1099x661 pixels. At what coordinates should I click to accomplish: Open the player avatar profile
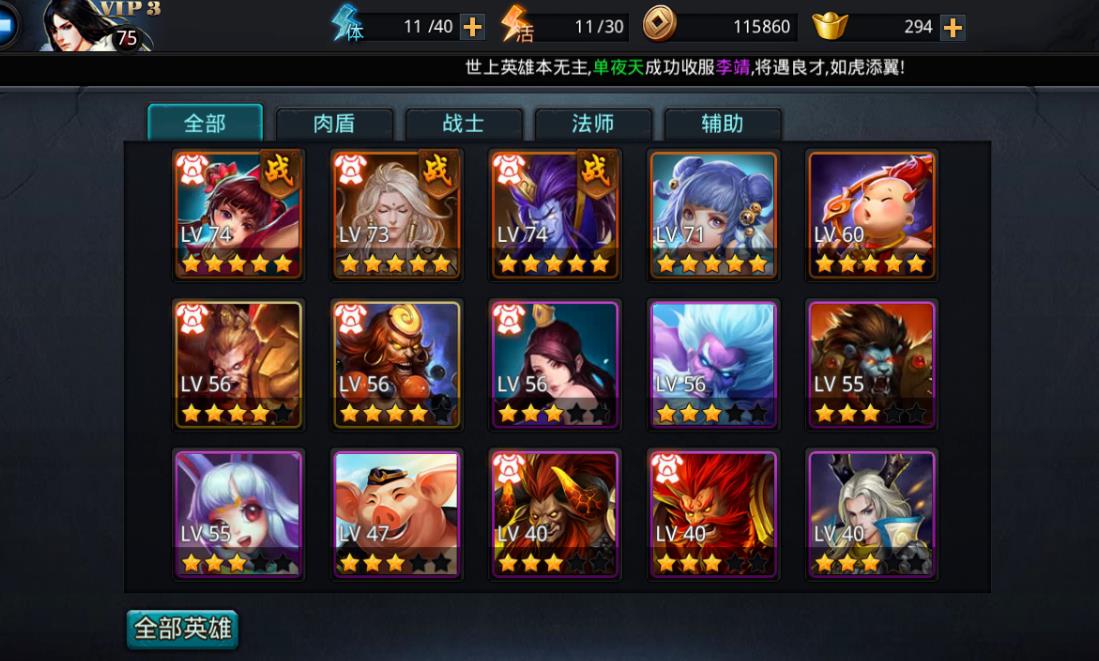point(95,26)
